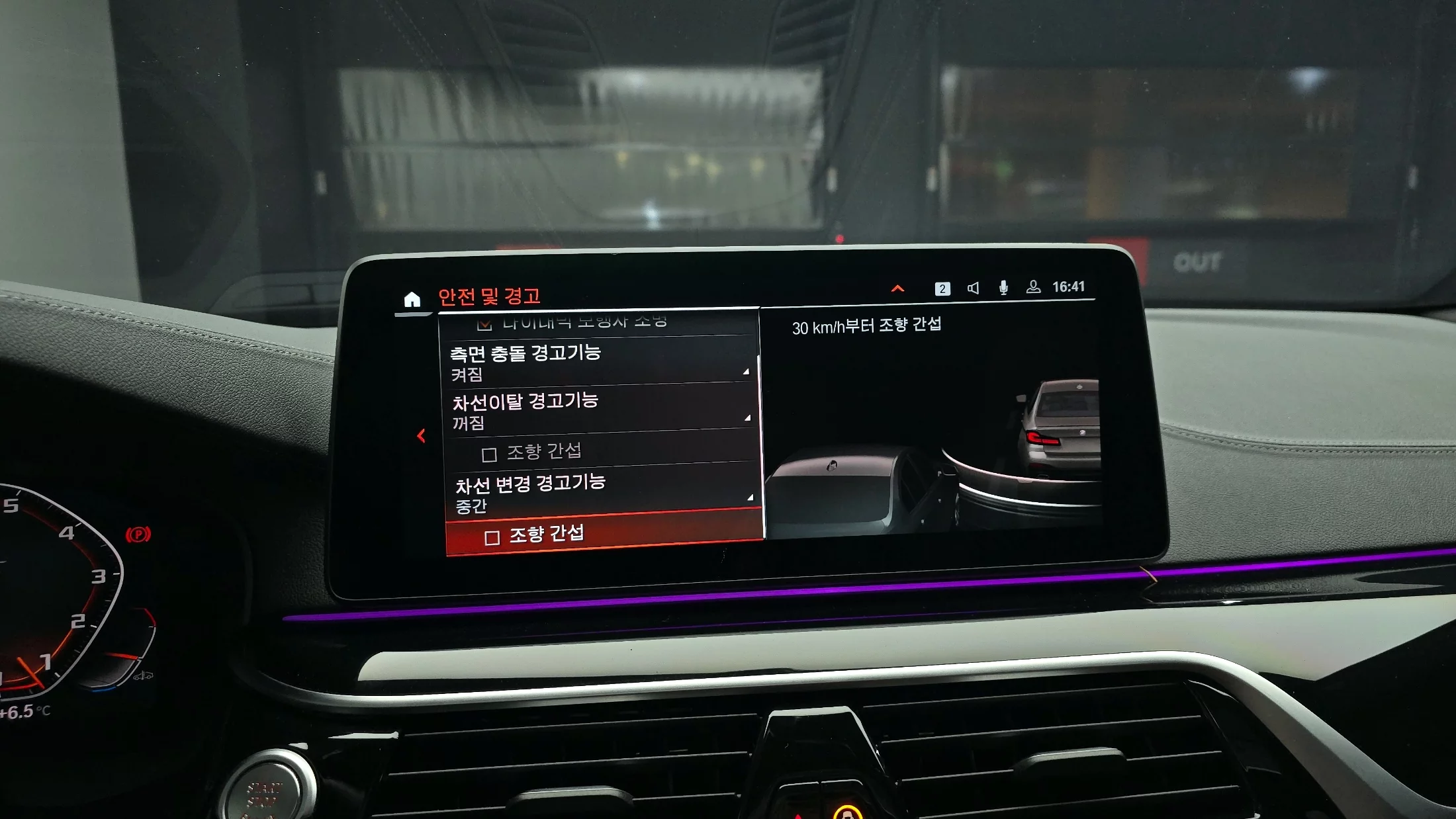Toggle the greyed-out 조향 간섭 checkbox
This screenshot has width=1456, height=819.
(x=489, y=454)
